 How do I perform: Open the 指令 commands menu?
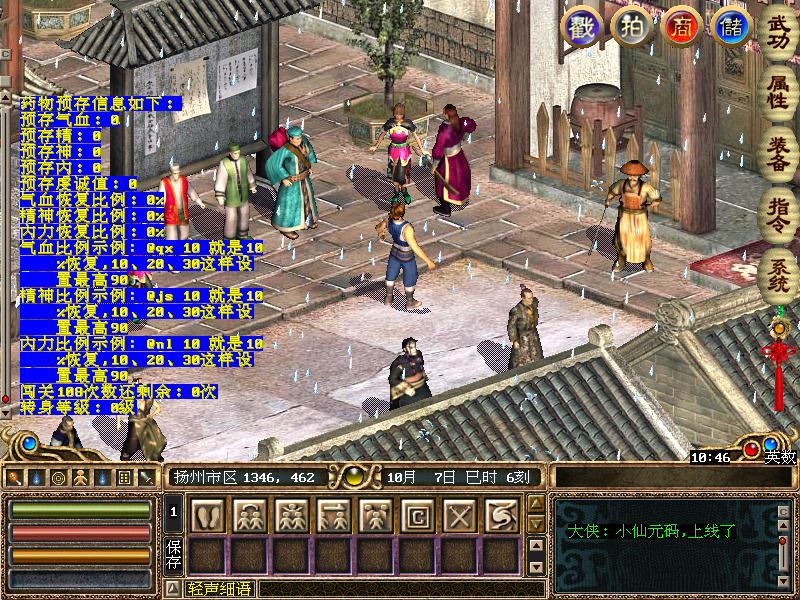(x=778, y=212)
